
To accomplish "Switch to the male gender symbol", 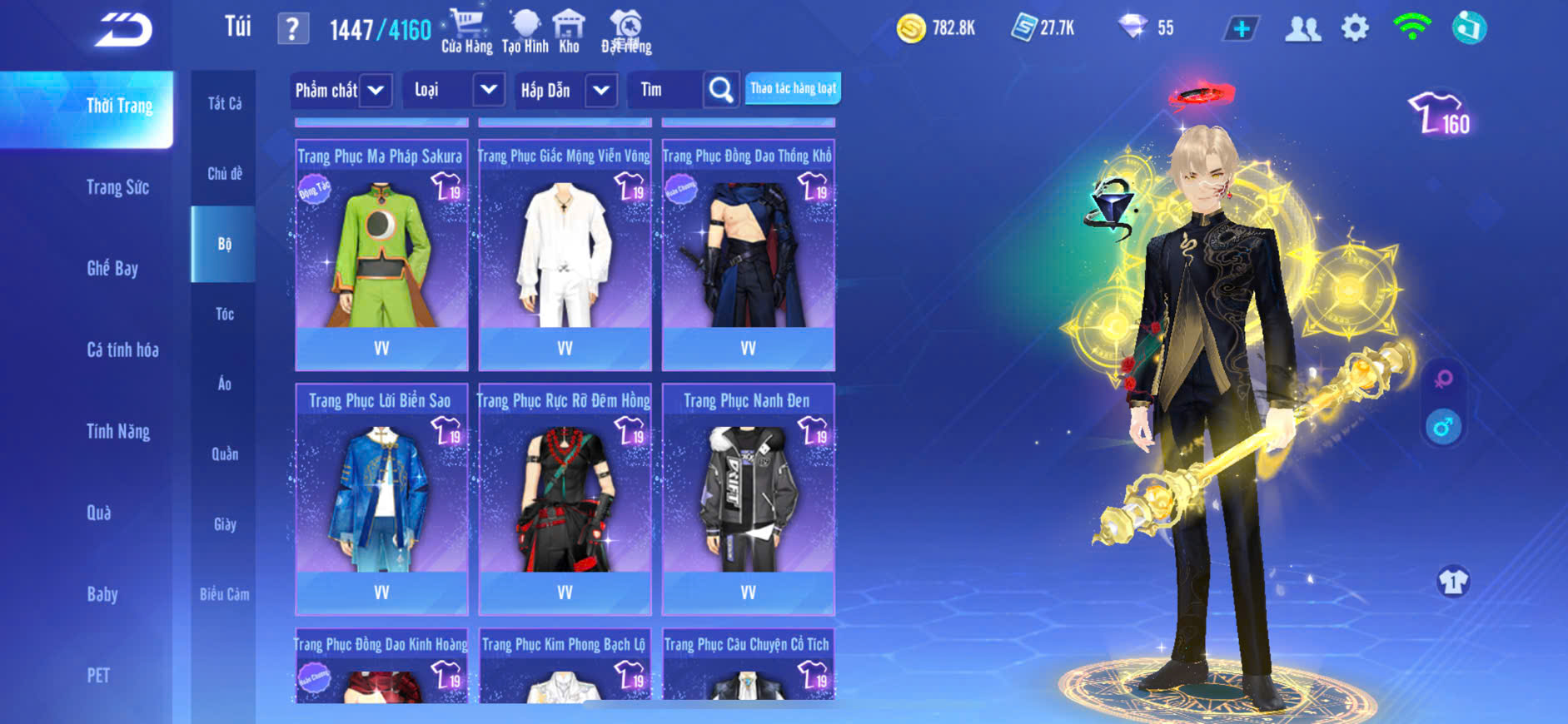I will tap(1443, 427).
